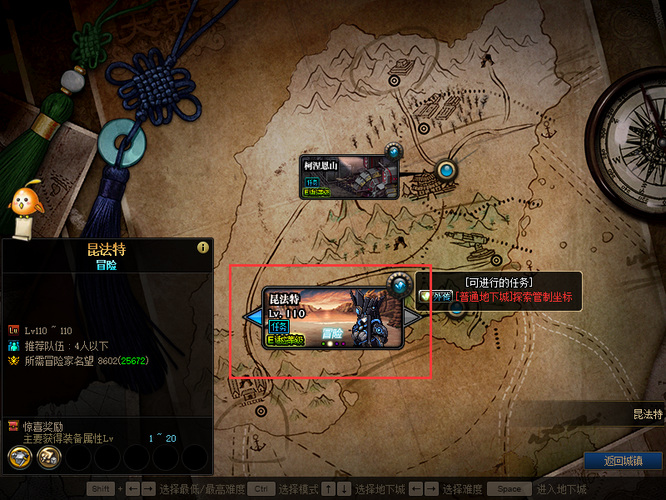Select the second reward item icon
This screenshot has width=666, height=500.
pyautogui.click(x=47, y=457)
